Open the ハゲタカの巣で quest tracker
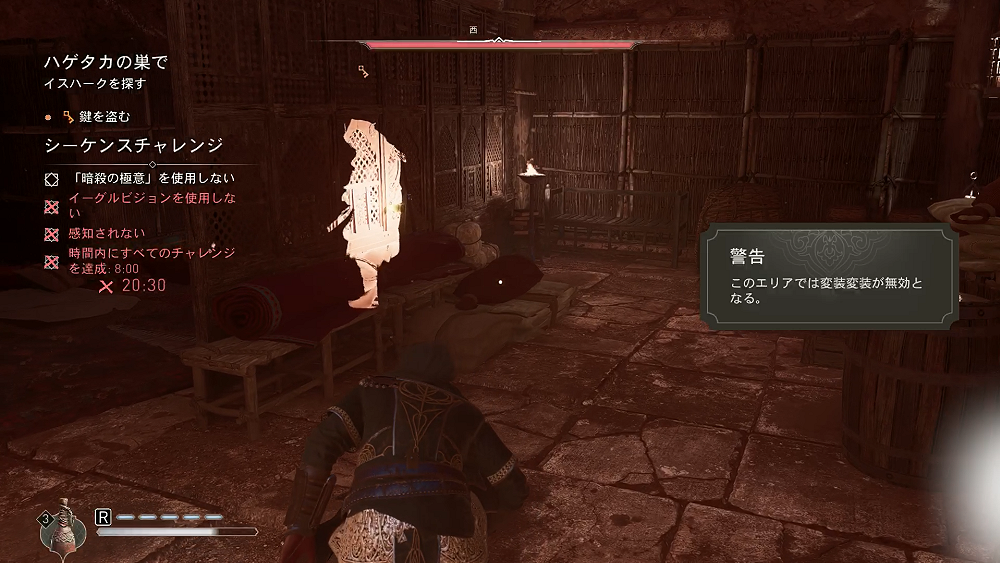This screenshot has height=563, width=1000. 105,62
